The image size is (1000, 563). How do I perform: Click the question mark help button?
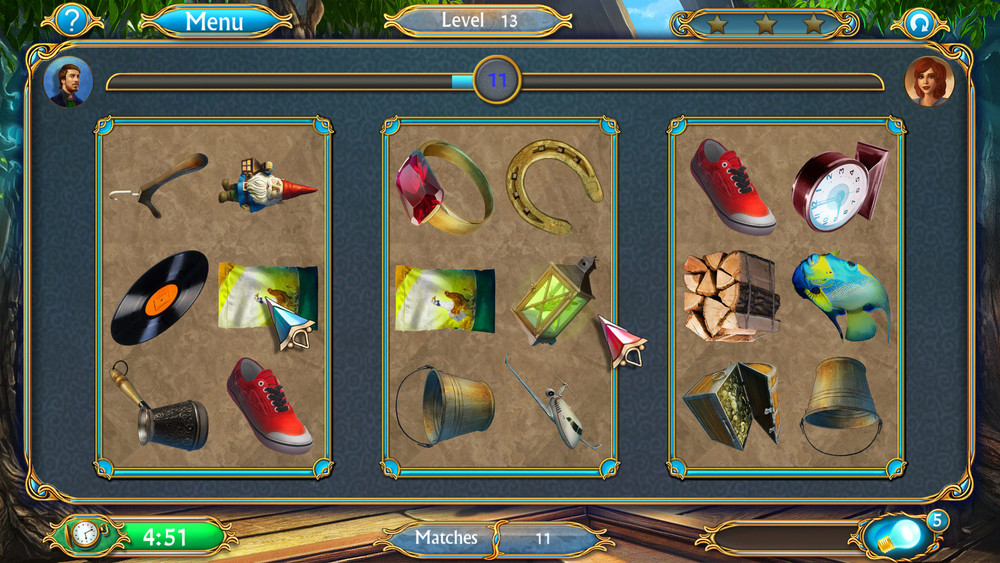(x=73, y=19)
